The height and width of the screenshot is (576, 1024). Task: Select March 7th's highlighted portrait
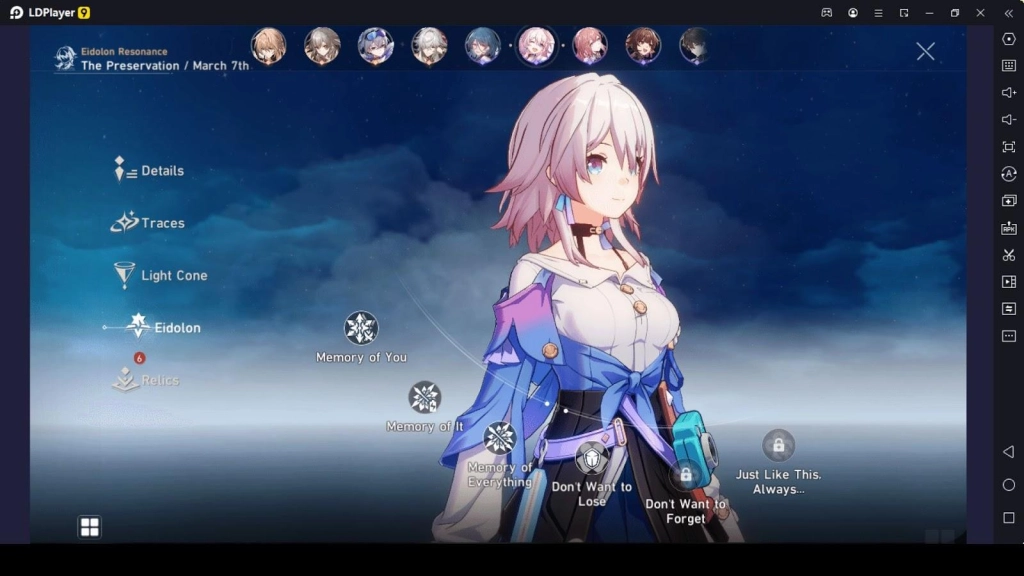pyautogui.click(x=536, y=46)
